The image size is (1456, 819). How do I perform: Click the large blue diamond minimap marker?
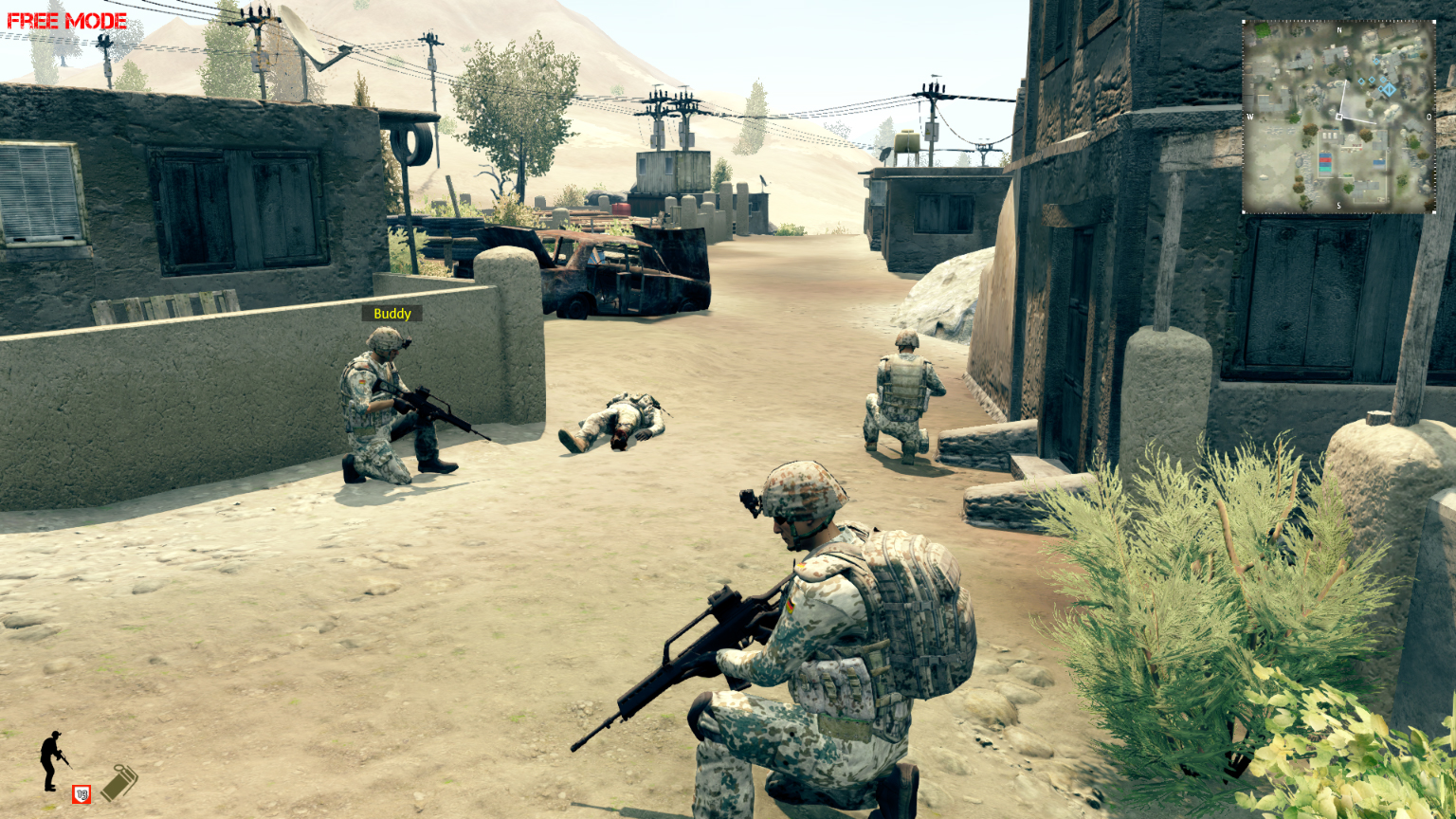pyautogui.click(x=1389, y=89)
